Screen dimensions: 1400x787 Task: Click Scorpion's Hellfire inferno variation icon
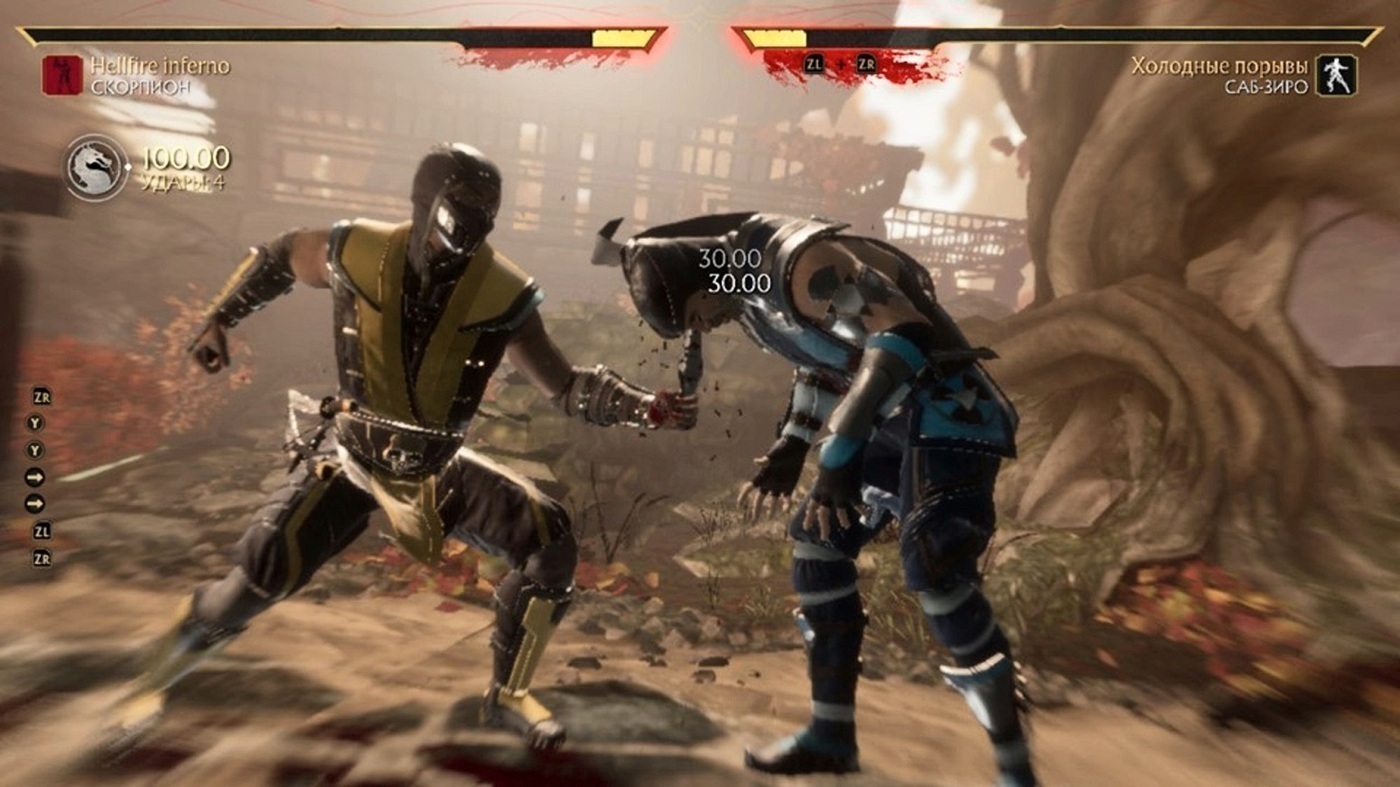coord(62,75)
